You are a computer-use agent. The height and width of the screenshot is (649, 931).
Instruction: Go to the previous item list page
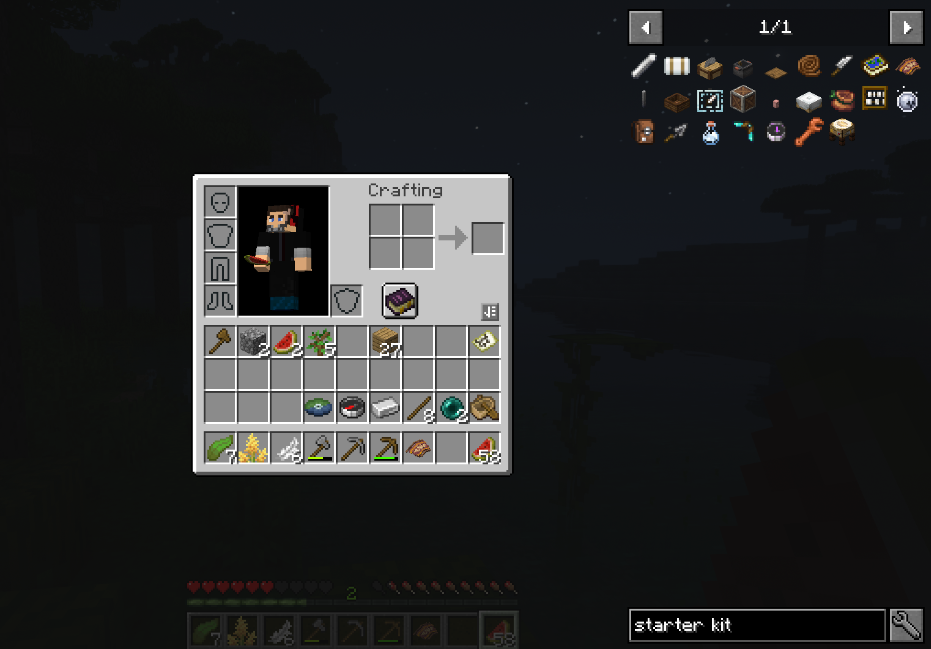pos(645,27)
